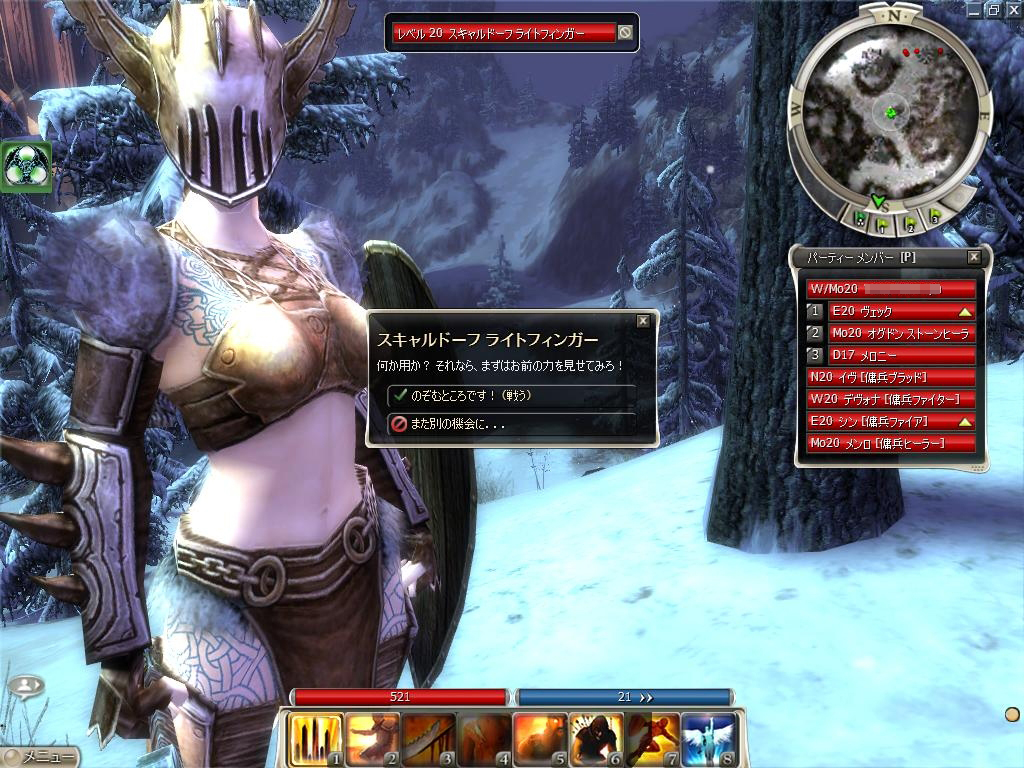Use skill slot 1 with golden spikes
Screen dimensions: 1024x768
pos(316,738)
